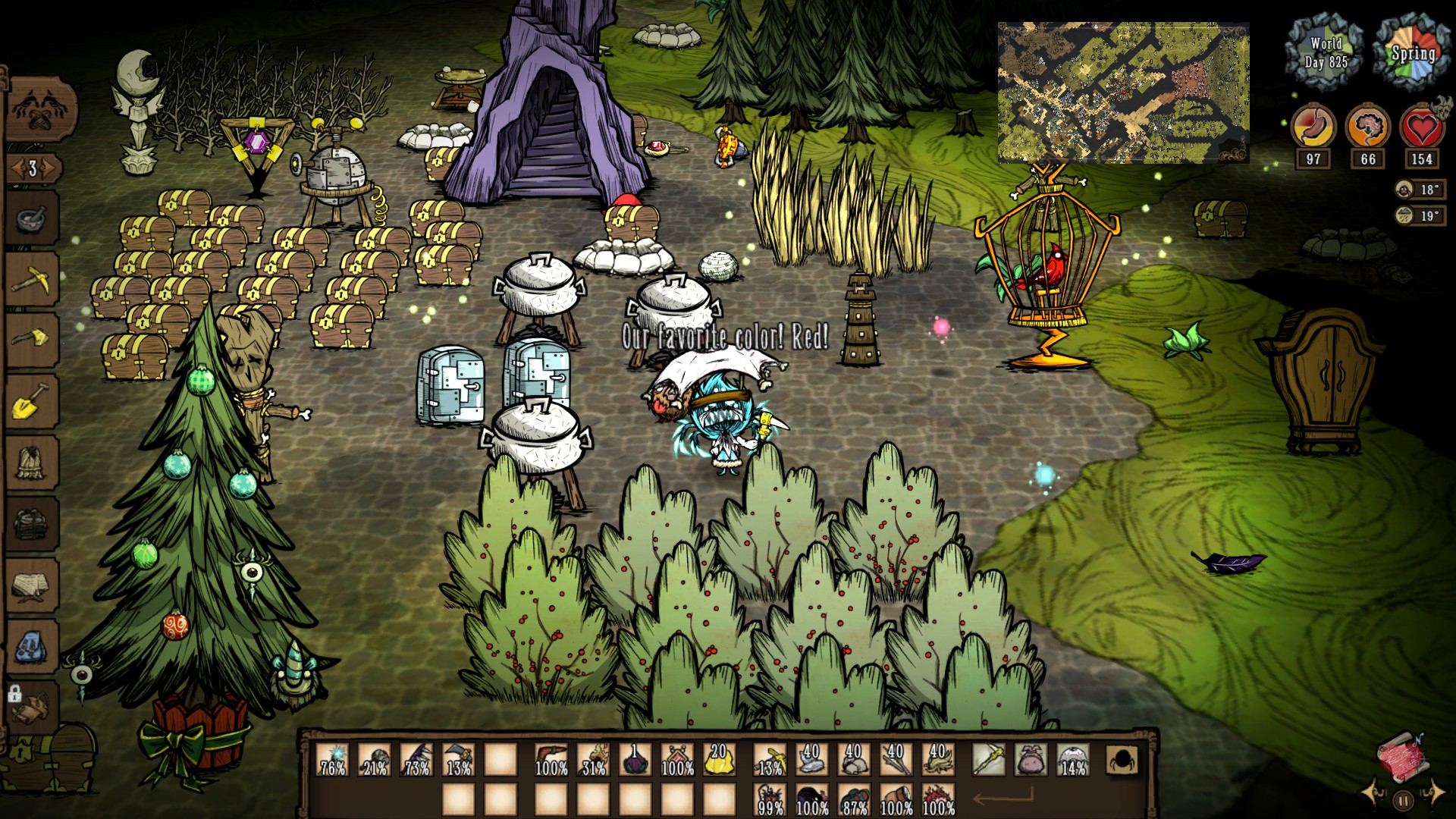Choose the golden pickaxe recipe

[x=32, y=280]
